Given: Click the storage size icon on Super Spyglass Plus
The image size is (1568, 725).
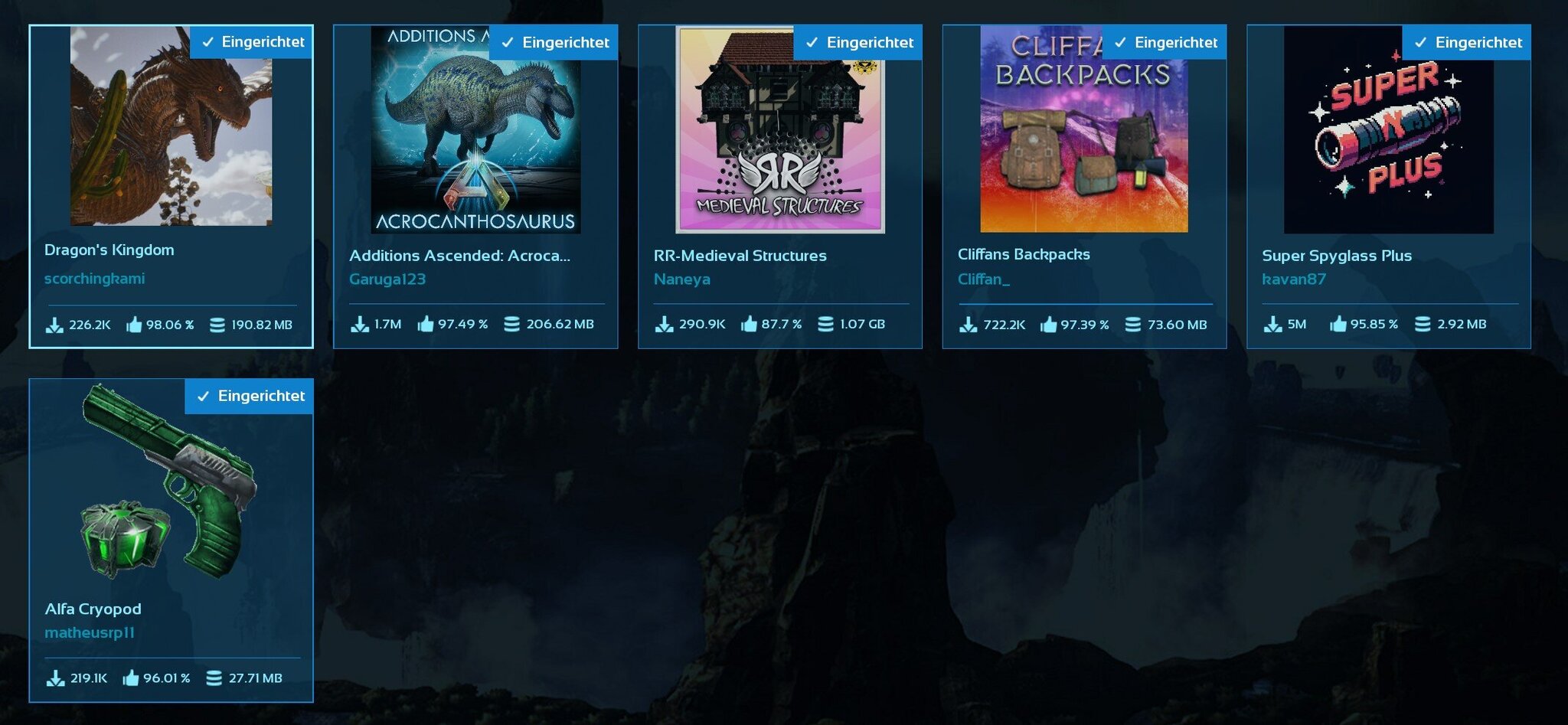Looking at the screenshot, I should tap(1423, 323).
